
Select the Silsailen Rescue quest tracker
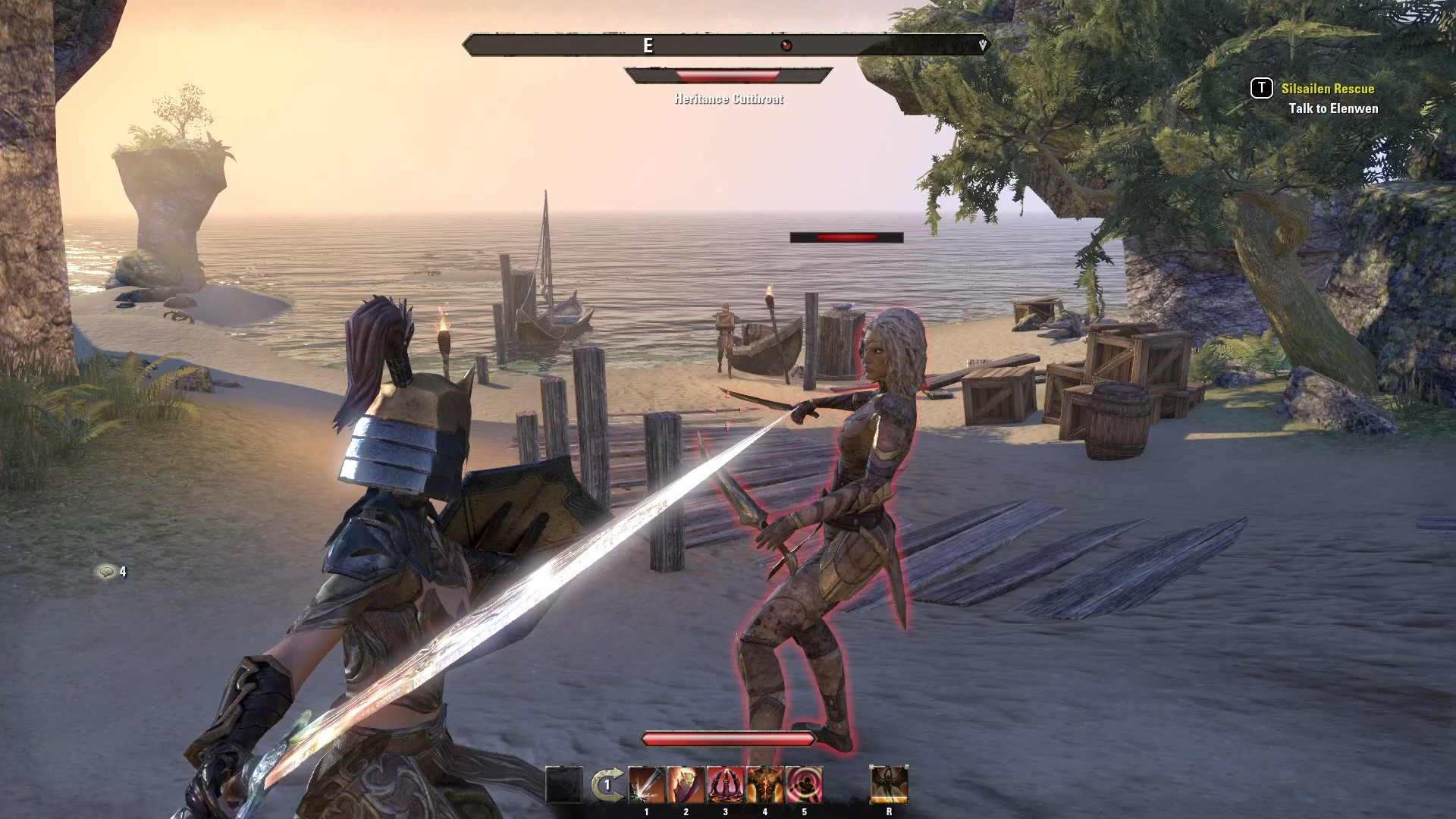pos(1327,89)
